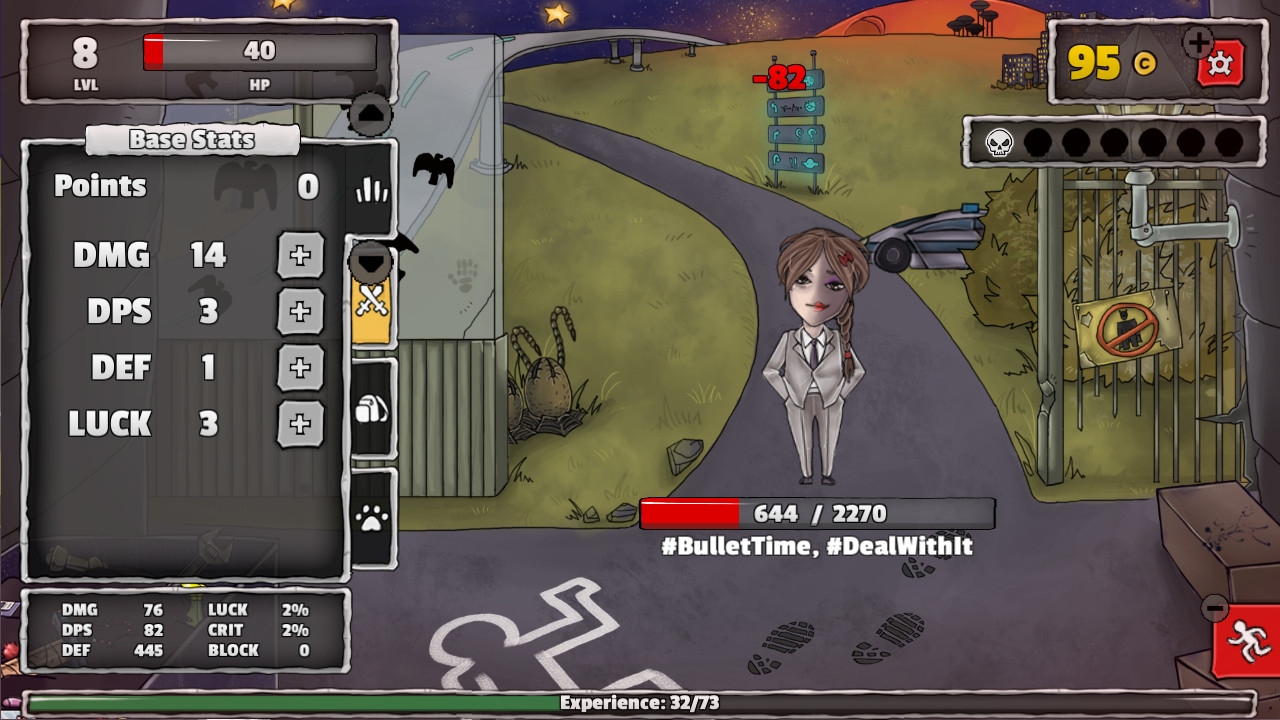Image resolution: width=1280 pixels, height=720 pixels.
Task: Click the plus button next to DMG
Action: (x=300, y=256)
